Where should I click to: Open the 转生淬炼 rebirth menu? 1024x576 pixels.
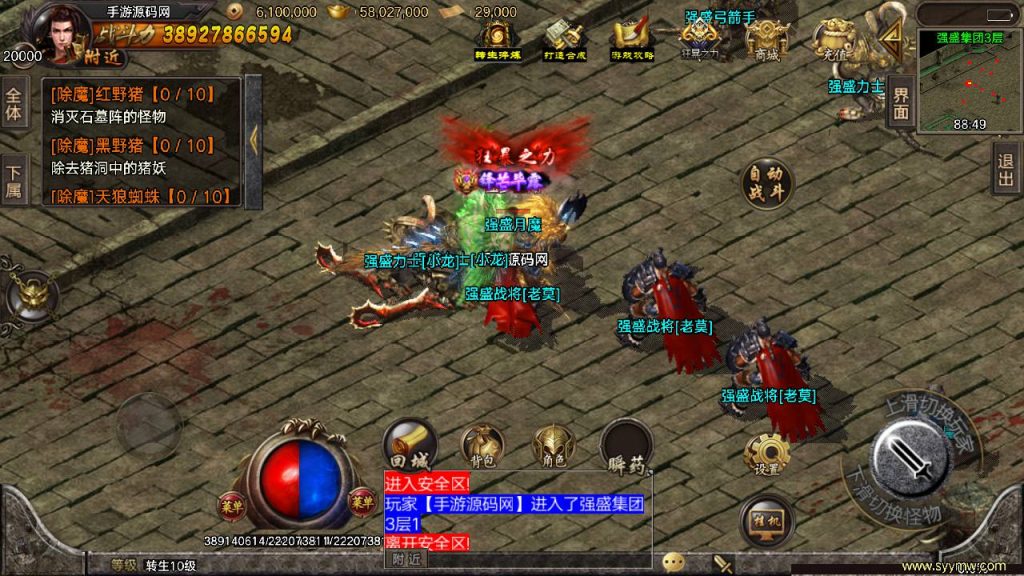[496, 41]
